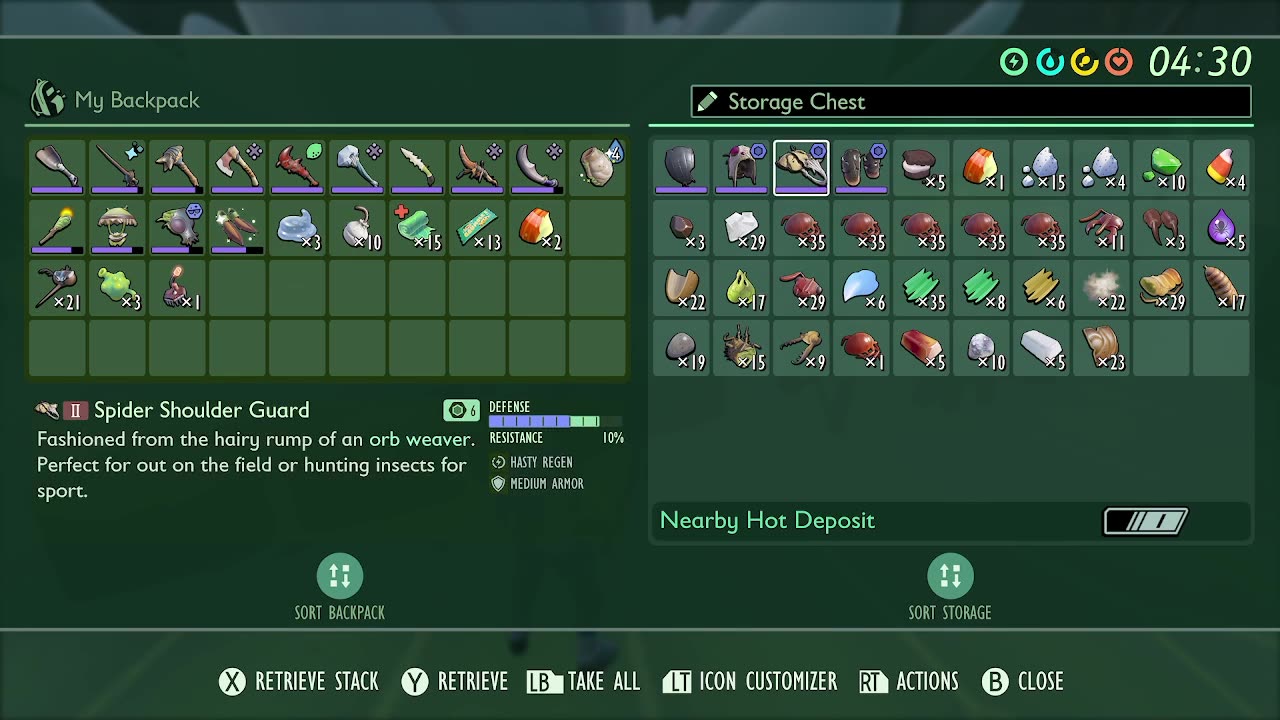Viewport: 1280px width, 720px height.
Task: Select the dust cloud stack of 22
Action: coord(1101,288)
